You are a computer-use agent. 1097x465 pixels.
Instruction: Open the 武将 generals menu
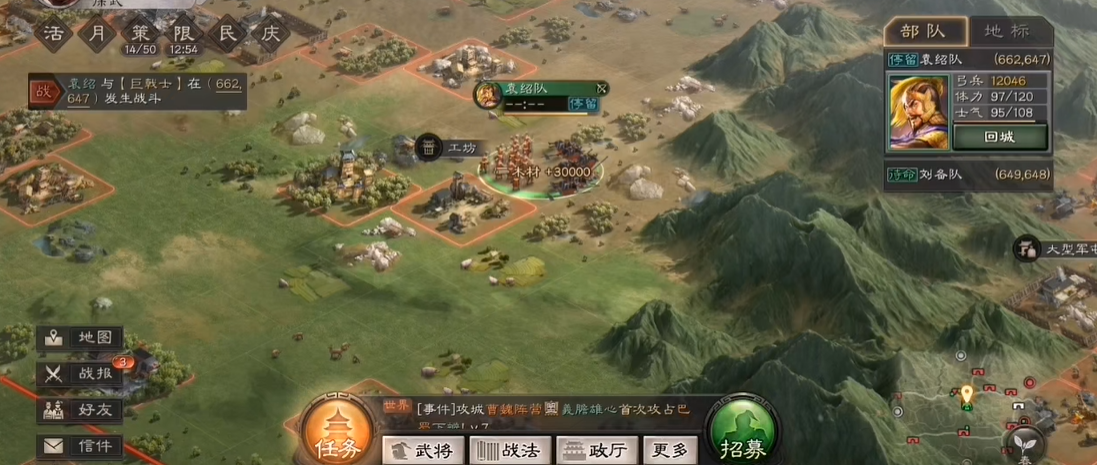423,450
